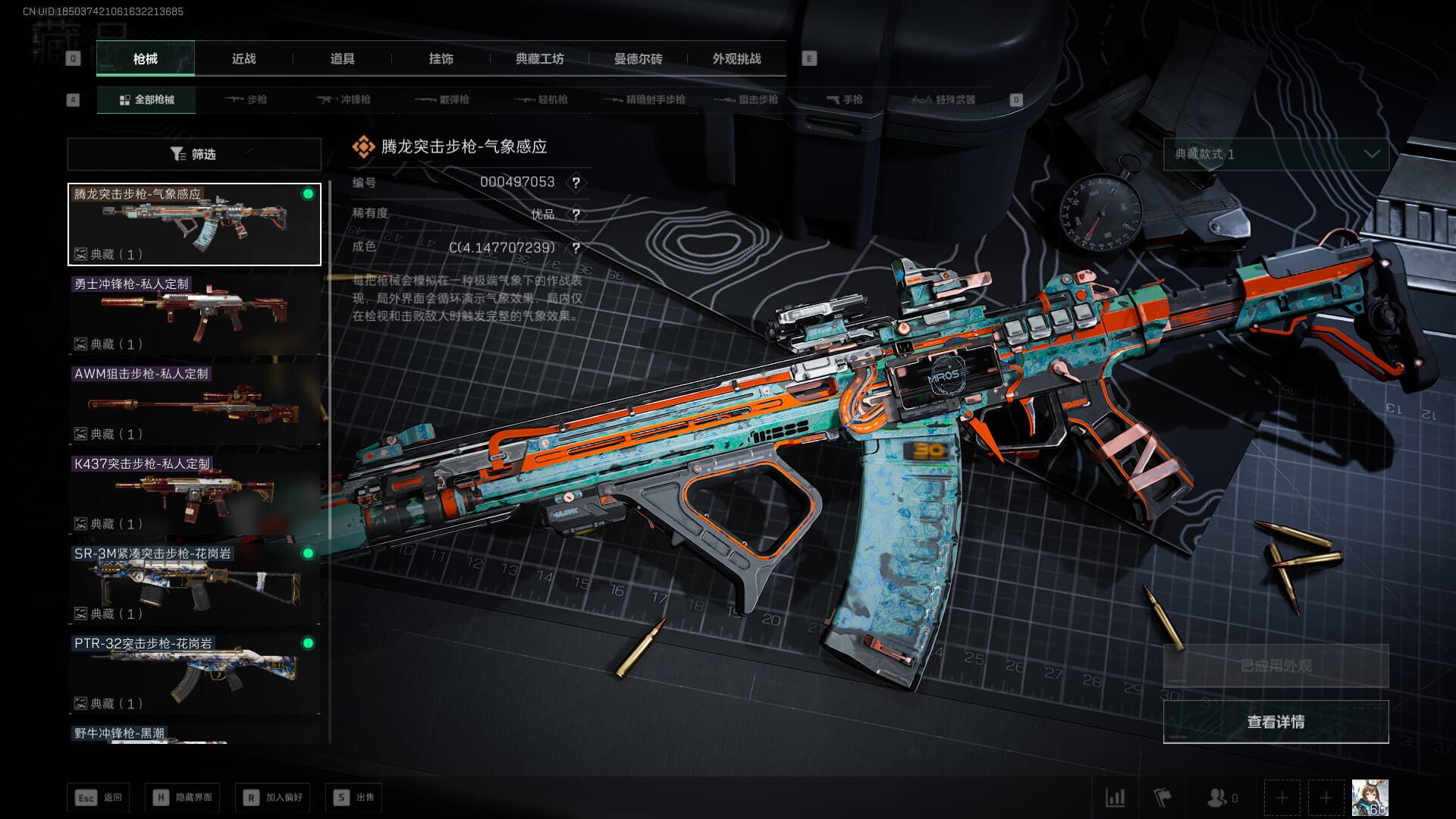Pick the K437突击步枪-私人定制 skin

pyautogui.click(x=194, y=494)
